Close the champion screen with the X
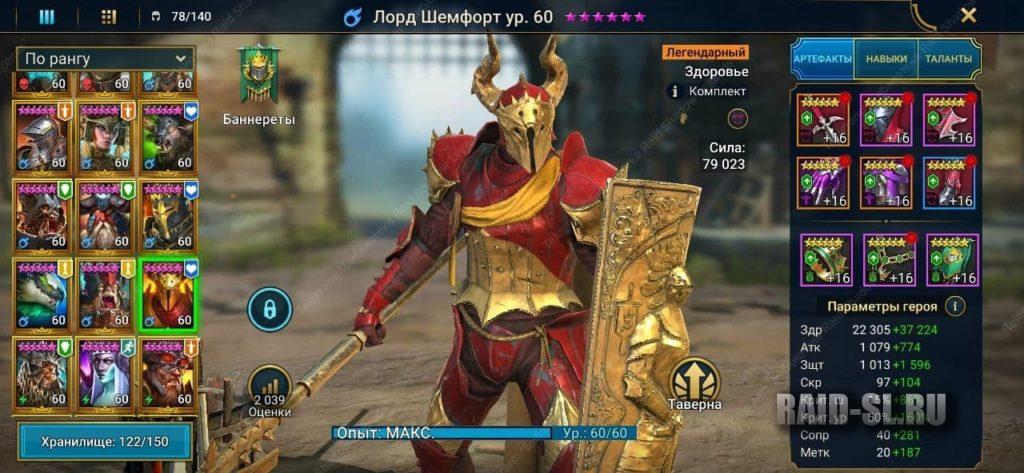Viewport: 1024px width, 473px height. pos(968,15)
